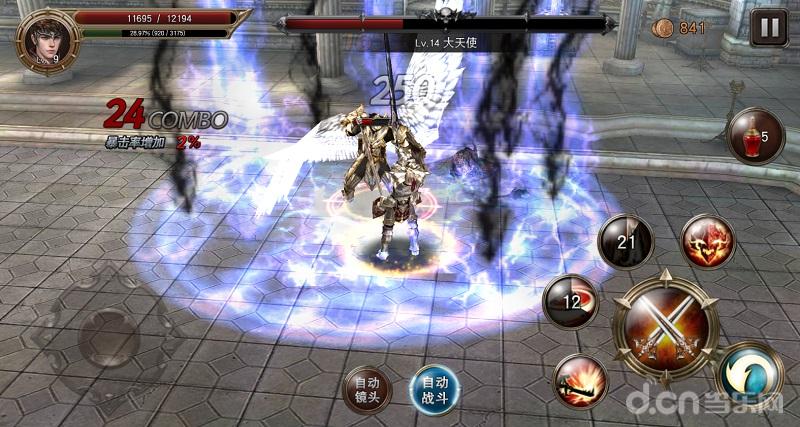
Task: Tap the crossed swords attack button
Action: [665, 327]
